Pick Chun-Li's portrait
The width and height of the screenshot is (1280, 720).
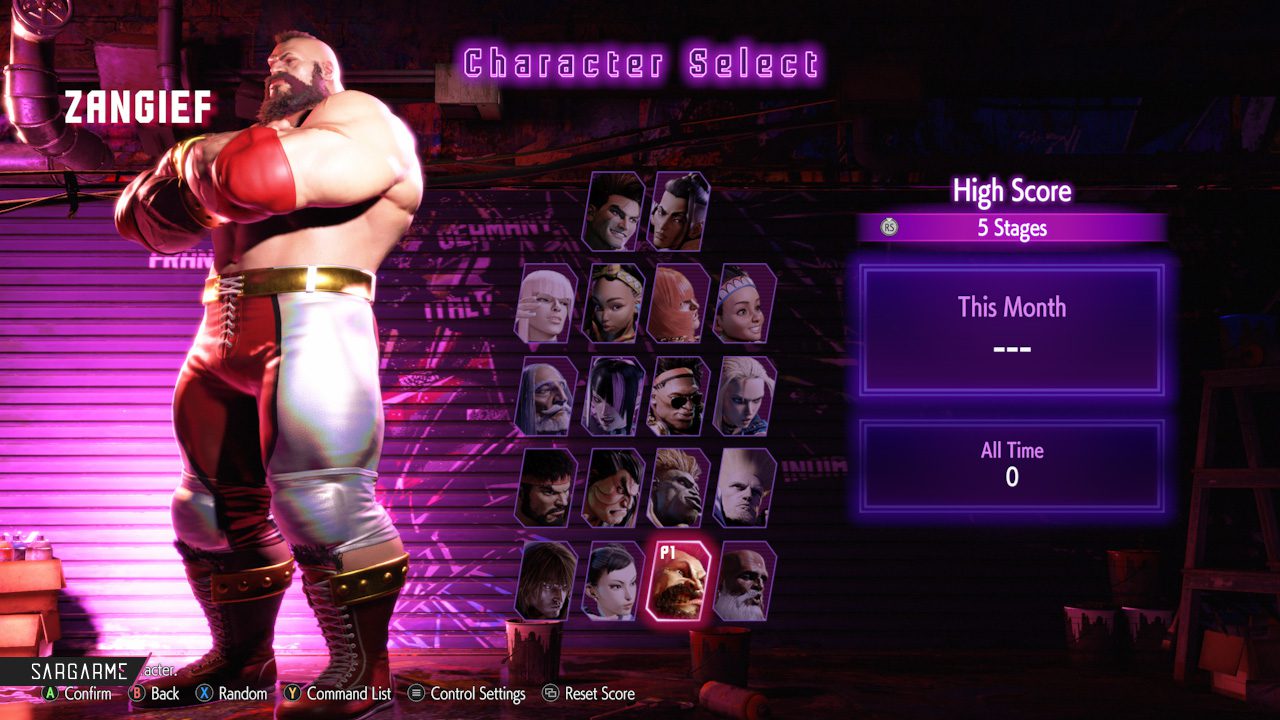[613, 580]
